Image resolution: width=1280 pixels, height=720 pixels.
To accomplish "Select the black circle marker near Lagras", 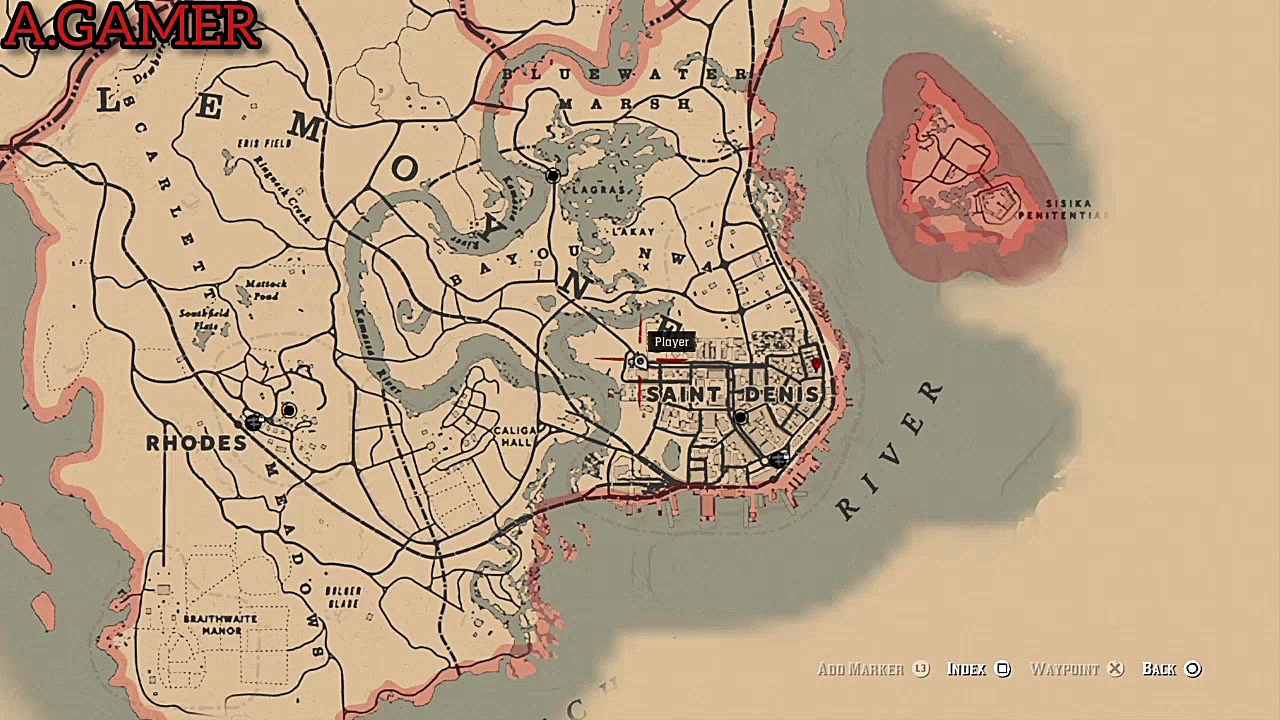I will (x=553, y=176).
